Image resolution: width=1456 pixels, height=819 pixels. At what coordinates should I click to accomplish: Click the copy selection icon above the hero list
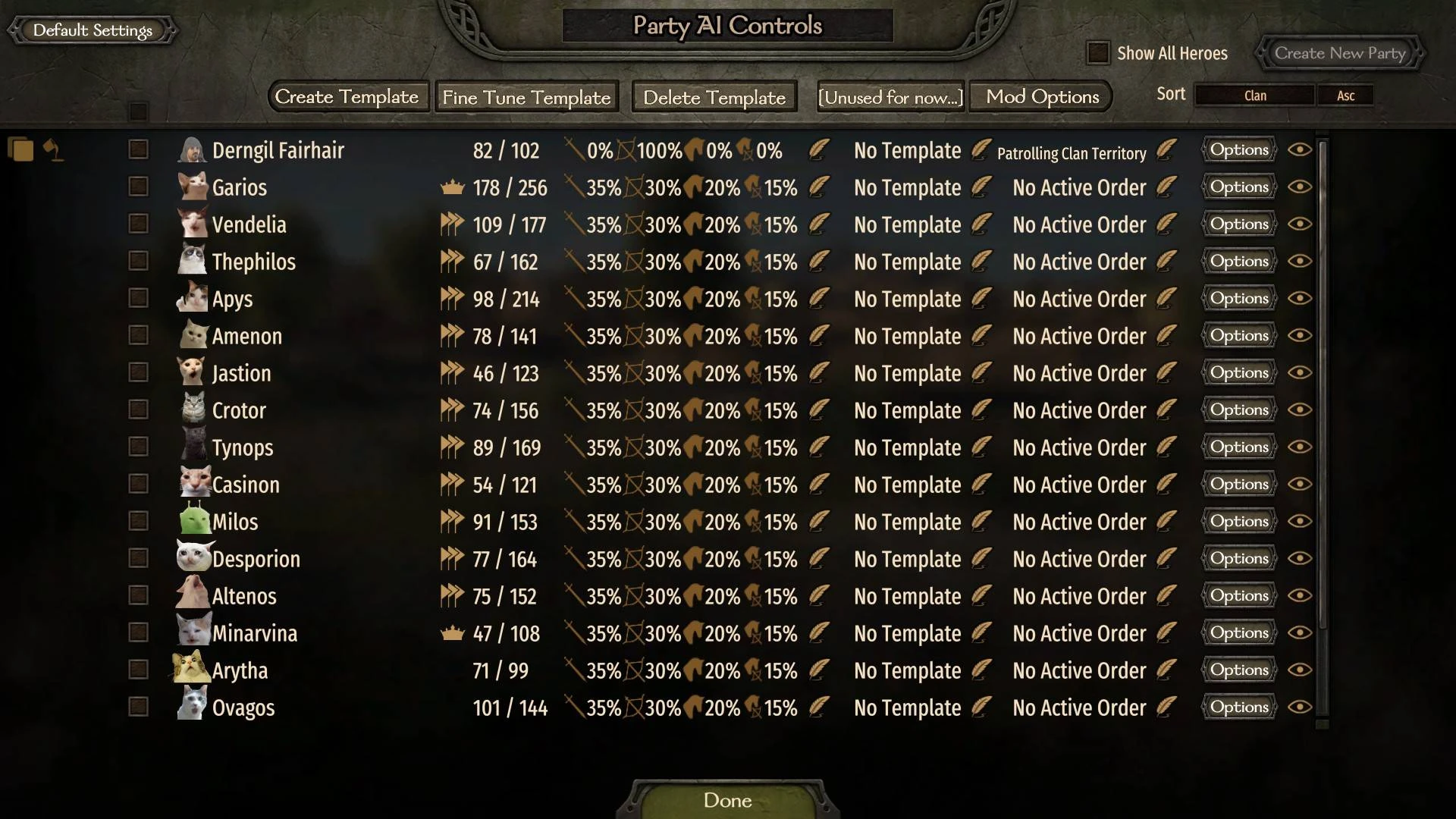click(20, 149)
